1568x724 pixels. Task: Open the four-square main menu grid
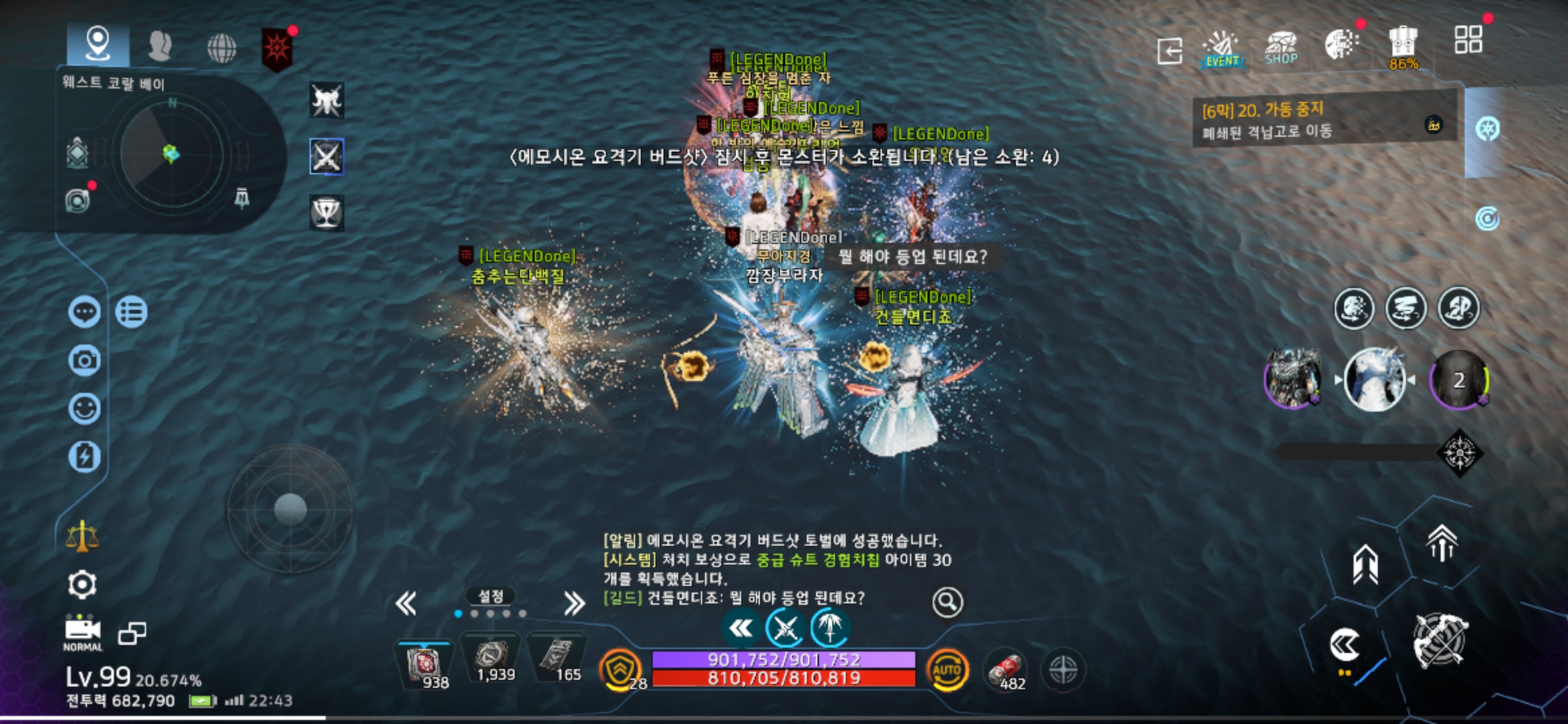[x=1467, y=40]
